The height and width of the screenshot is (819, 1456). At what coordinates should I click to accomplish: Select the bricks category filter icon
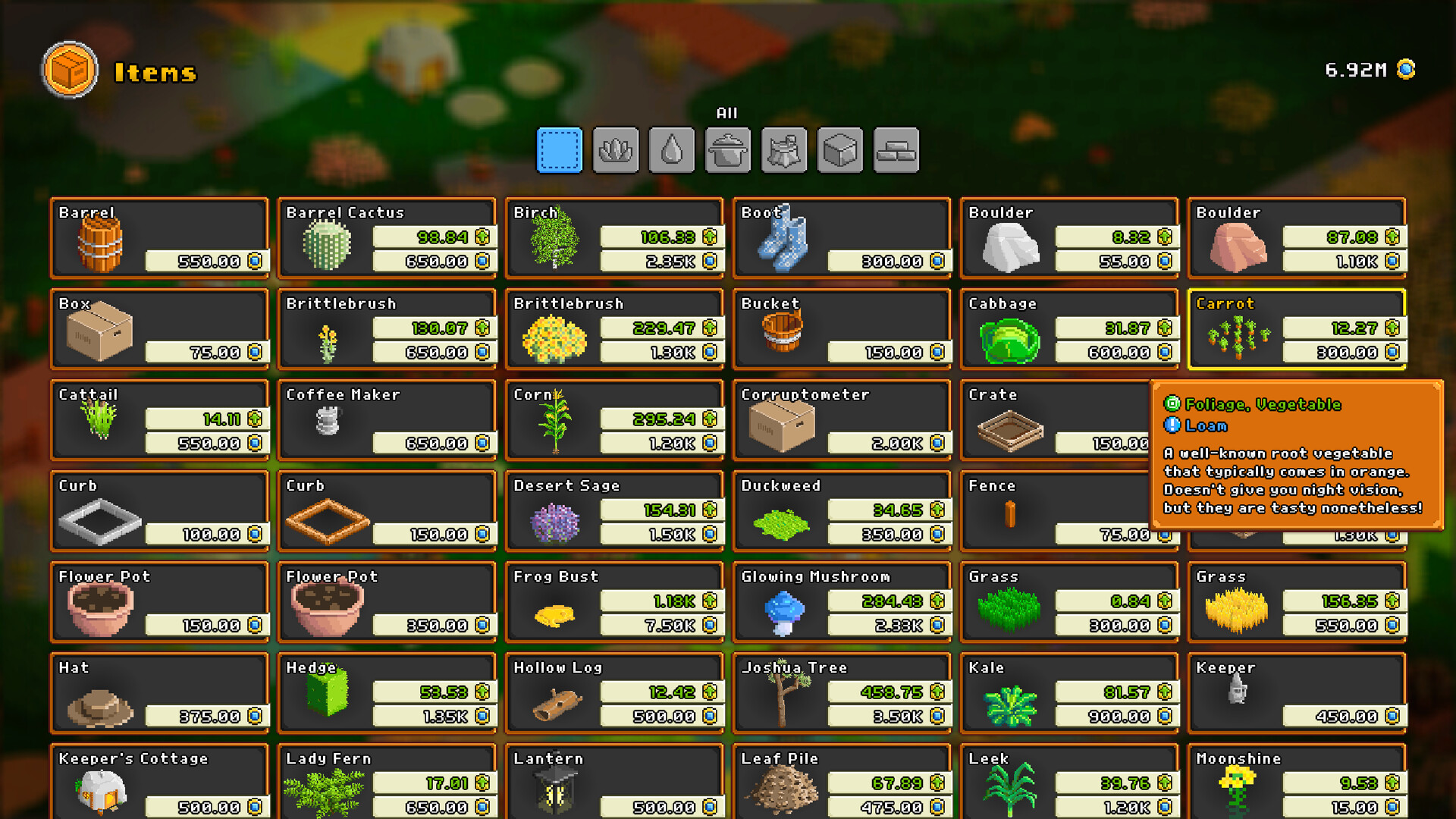[896, 149]
